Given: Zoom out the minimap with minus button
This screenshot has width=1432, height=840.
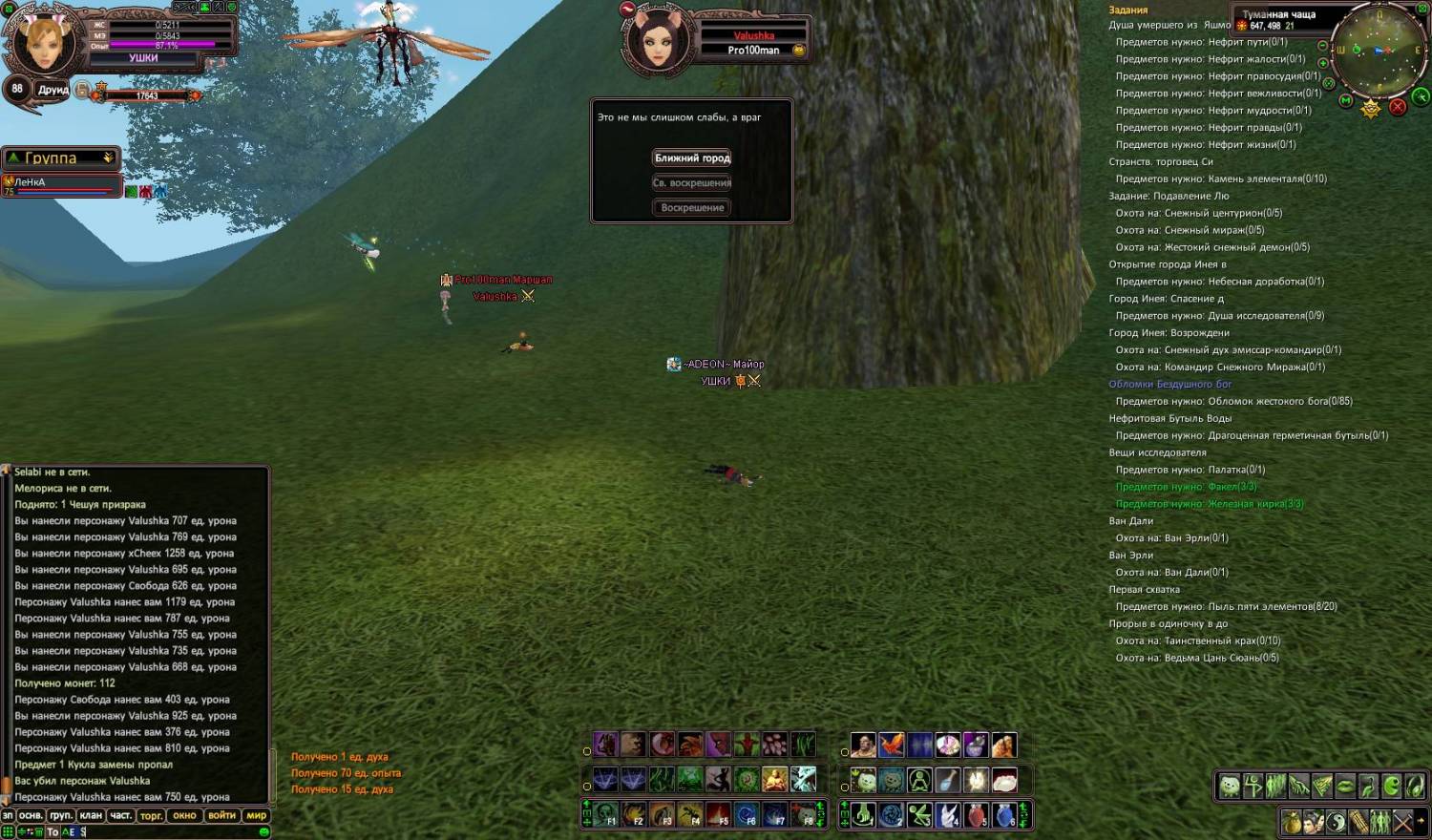Looking at the screenshot, I should click(1323, 46).
